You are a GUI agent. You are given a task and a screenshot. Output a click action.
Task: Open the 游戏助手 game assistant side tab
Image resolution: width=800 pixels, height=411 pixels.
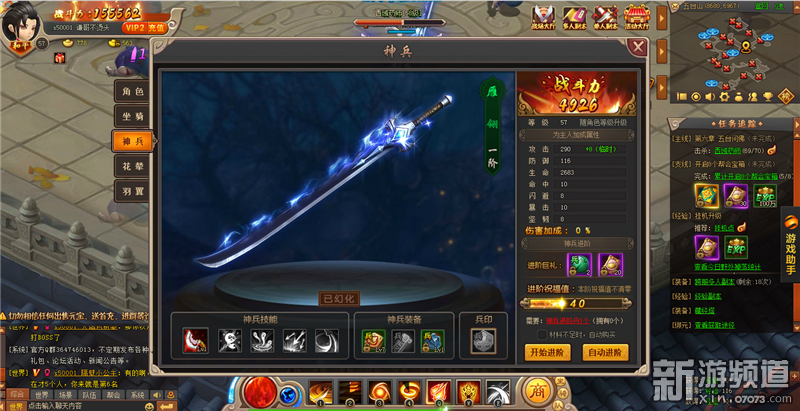[x=789, y=253]
